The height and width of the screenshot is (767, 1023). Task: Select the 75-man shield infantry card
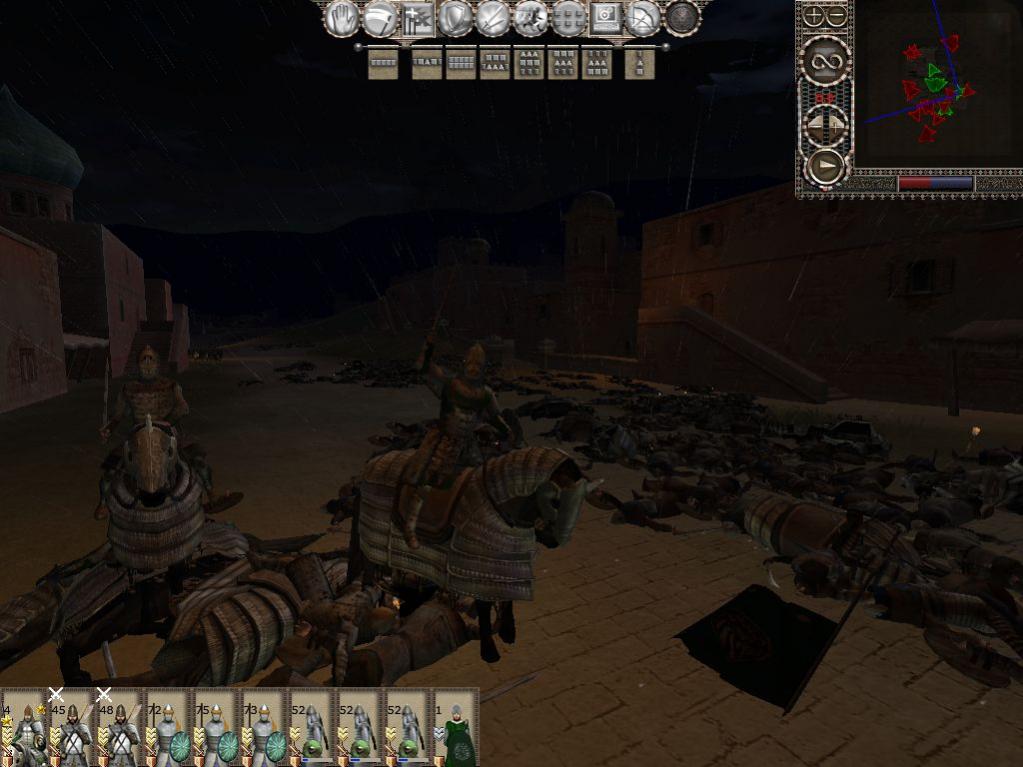point(216,728)
